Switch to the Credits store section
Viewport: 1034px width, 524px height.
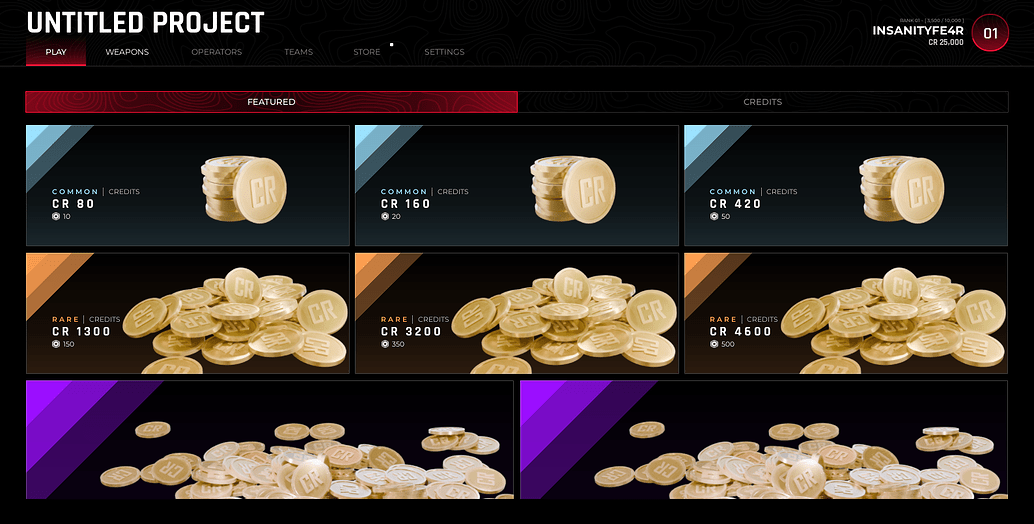coord(762,102)
